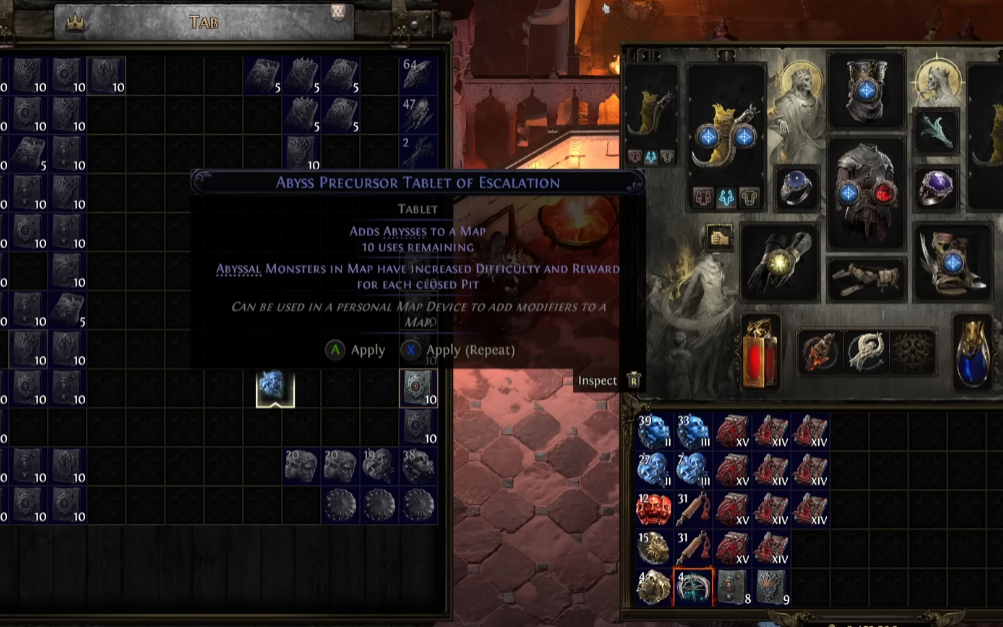Select the stack of 39 blue skulls

click(654, 431)
